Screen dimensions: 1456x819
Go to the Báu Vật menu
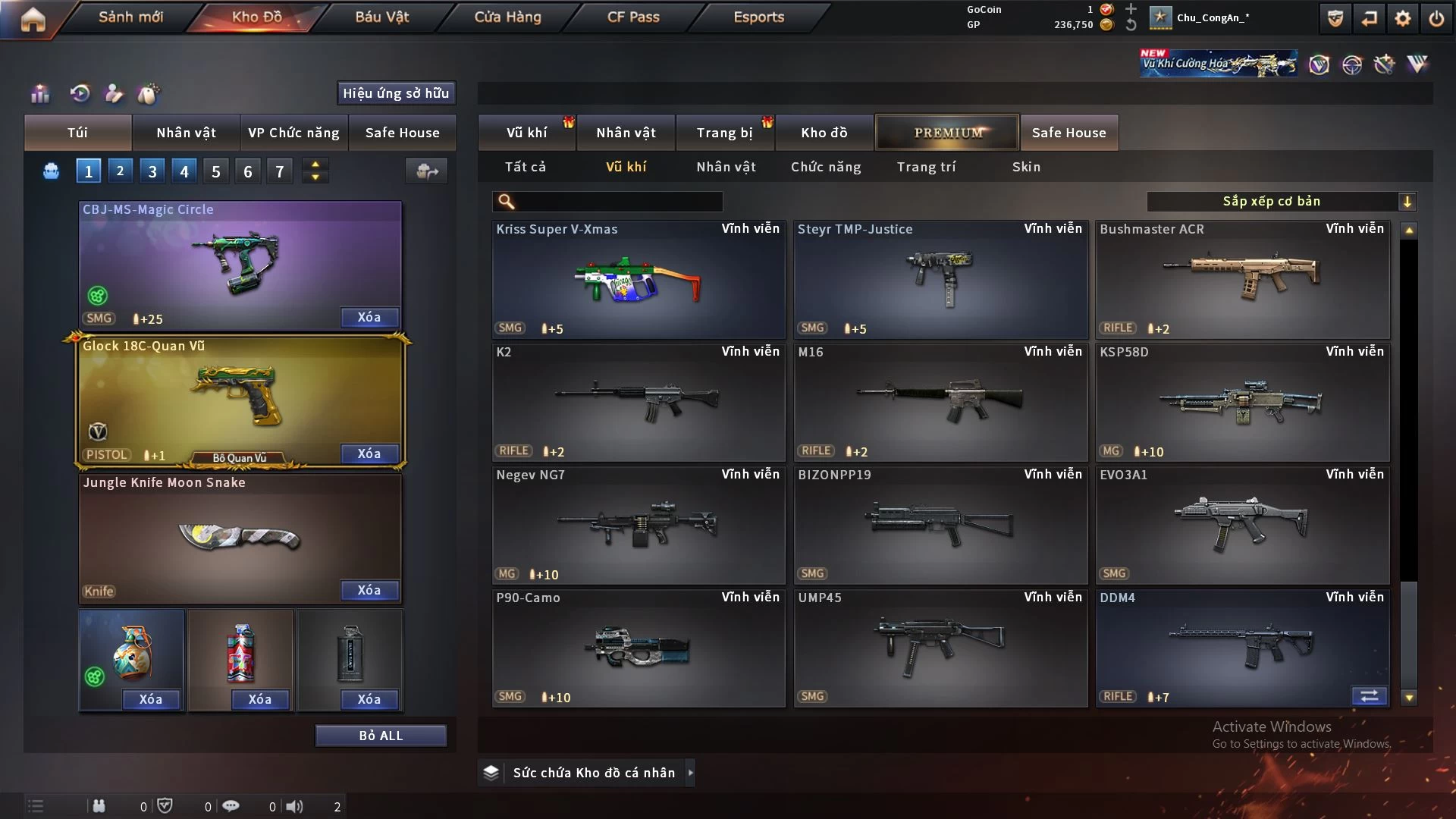point(381,17)
